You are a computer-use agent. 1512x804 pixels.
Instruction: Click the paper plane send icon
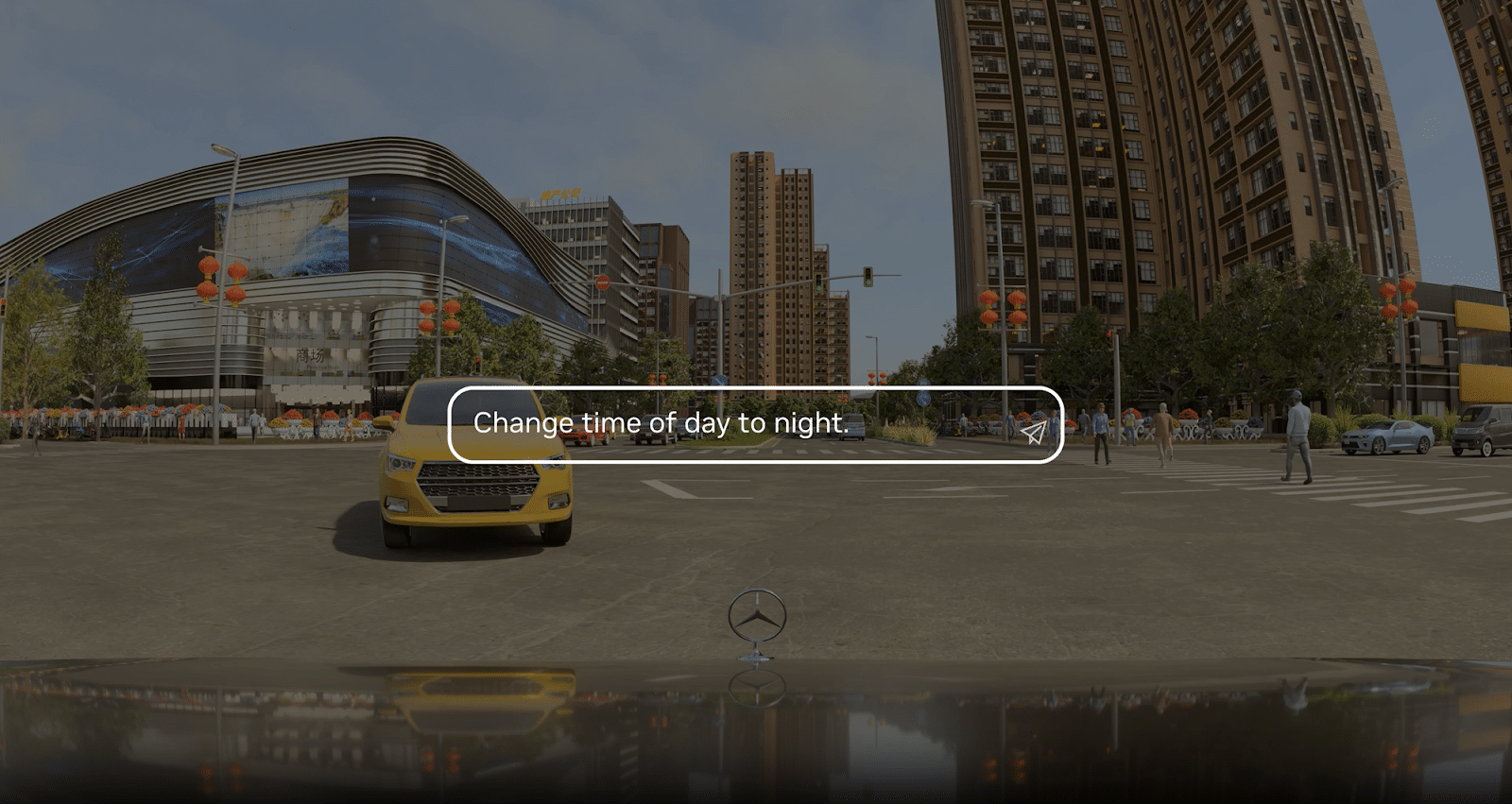(x=1036, y=431)
